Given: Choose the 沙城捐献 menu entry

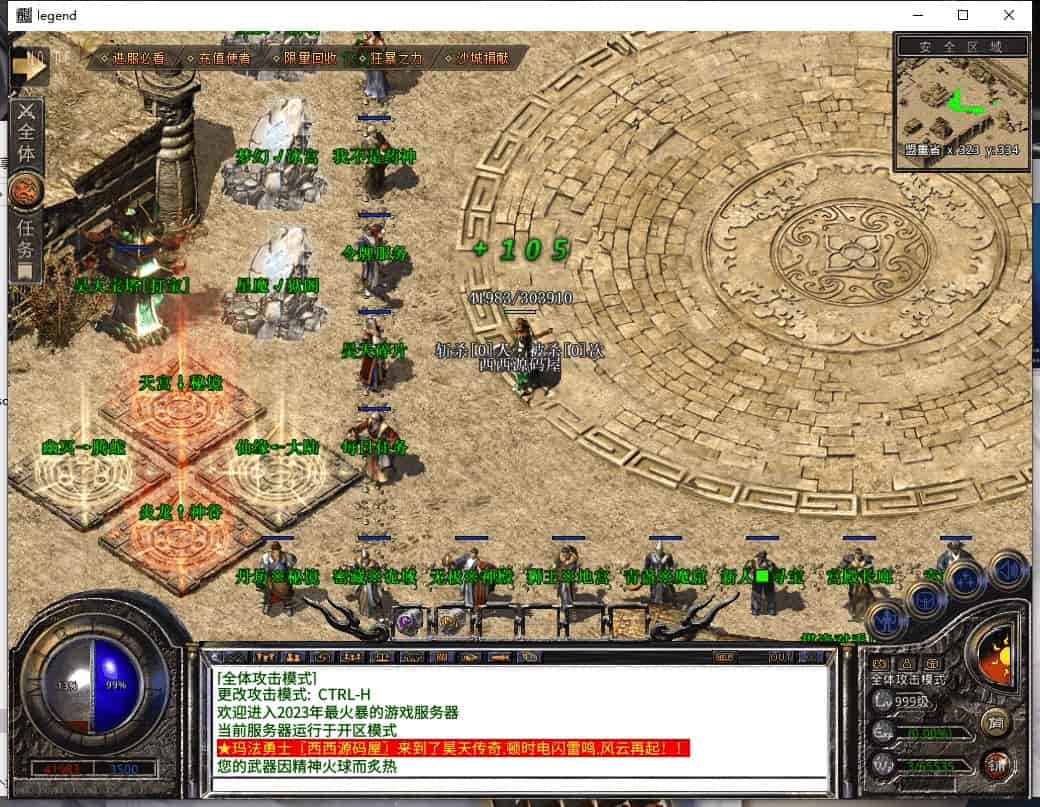Looking at the screenshot, I should point(477,58).
